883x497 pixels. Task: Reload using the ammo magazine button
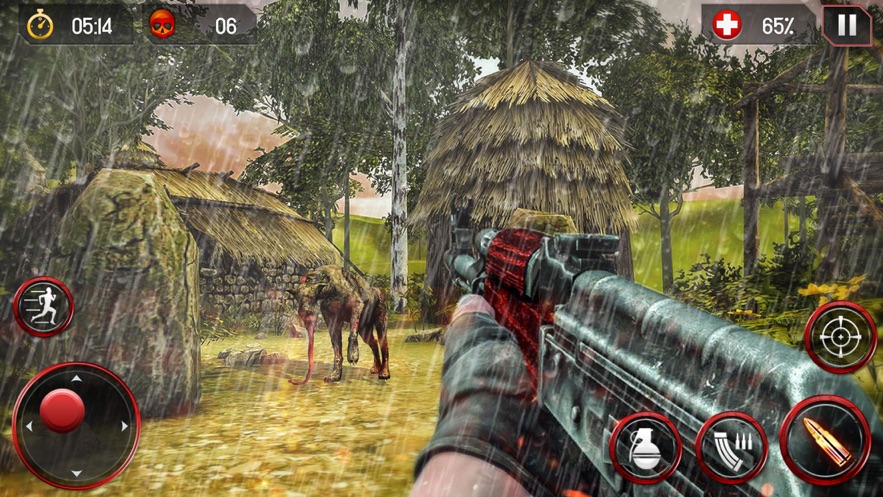(x=731, y=446)
